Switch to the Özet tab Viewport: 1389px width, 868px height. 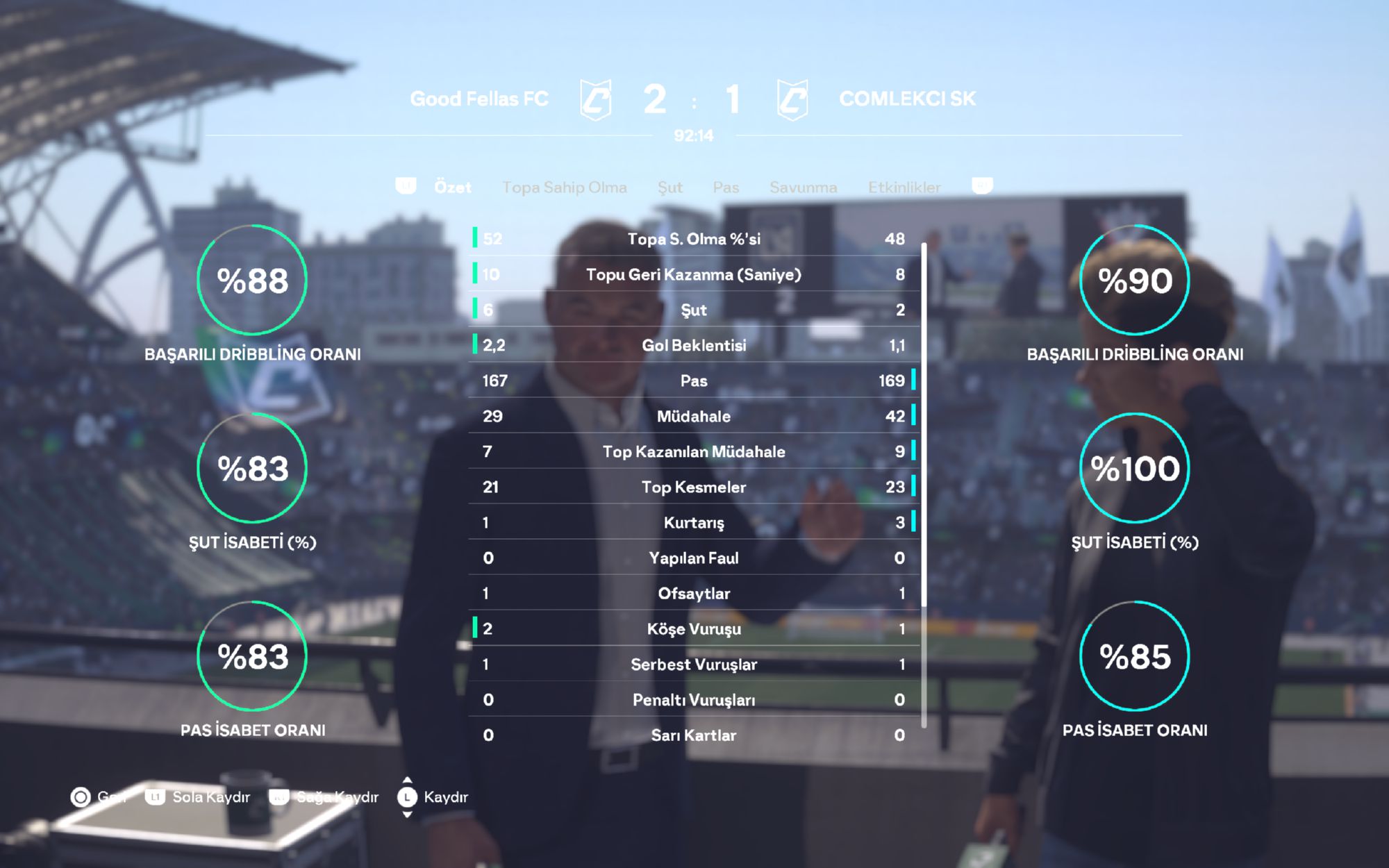pyautogui.click(x=452, y=187)
